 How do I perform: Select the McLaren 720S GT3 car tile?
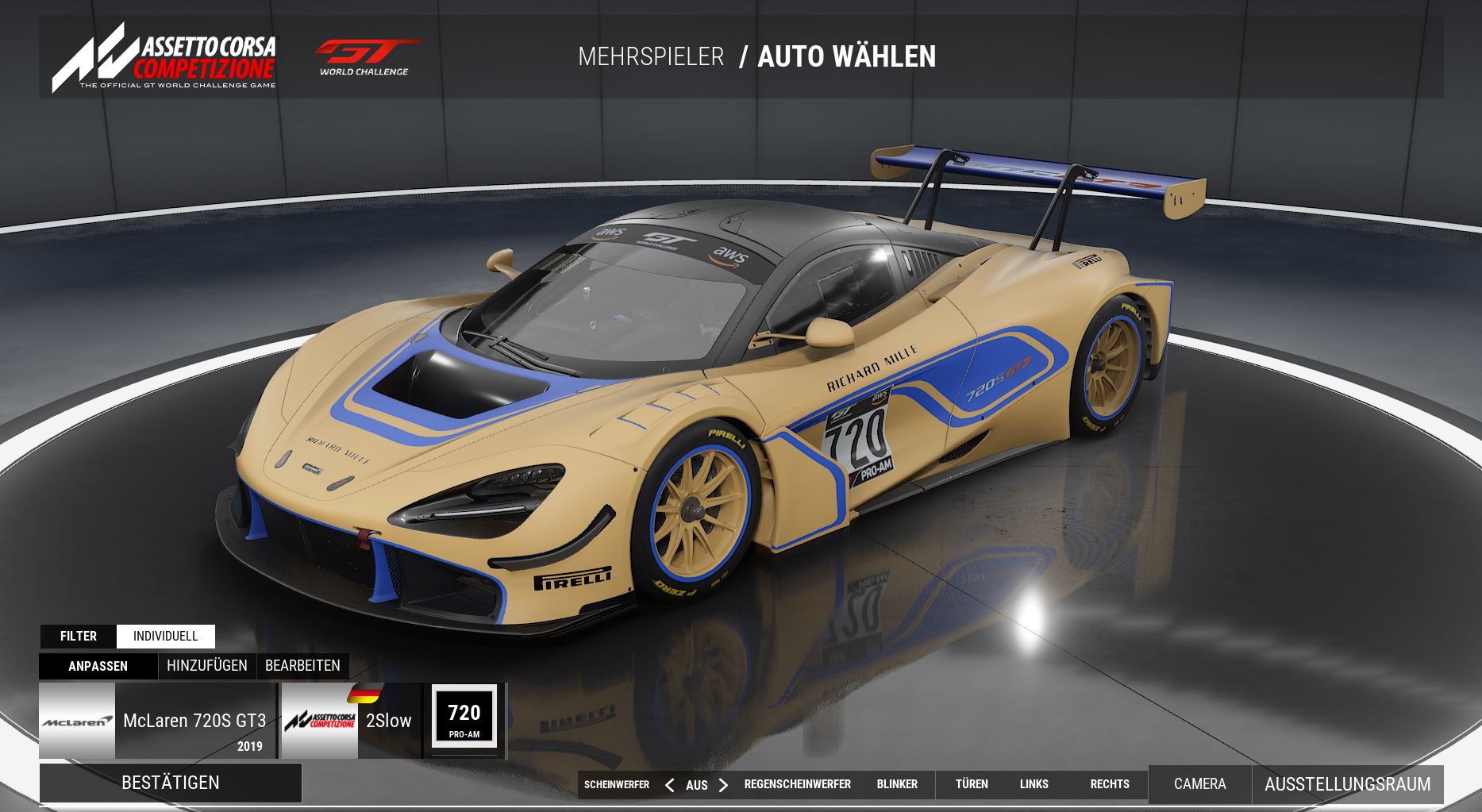tap(157, 721)
